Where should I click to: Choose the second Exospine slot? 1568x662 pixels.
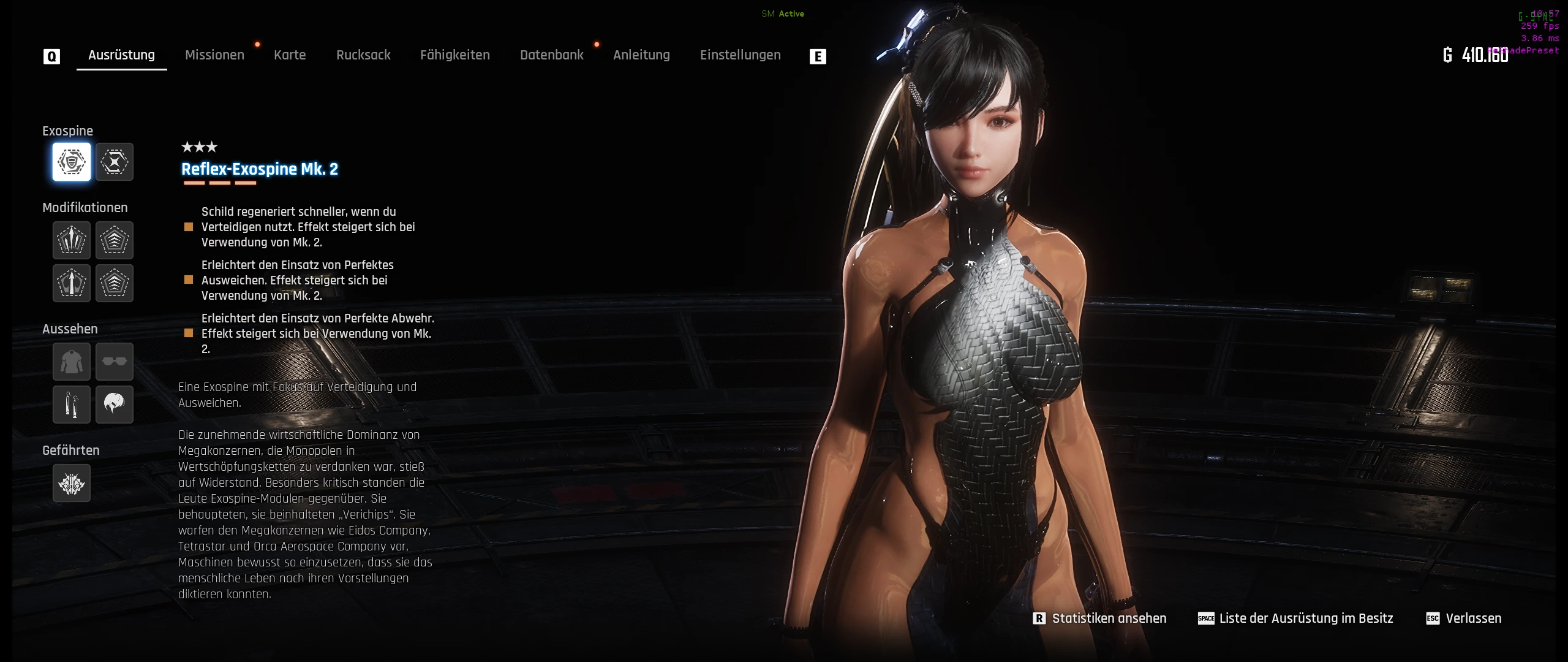(115, 162)
